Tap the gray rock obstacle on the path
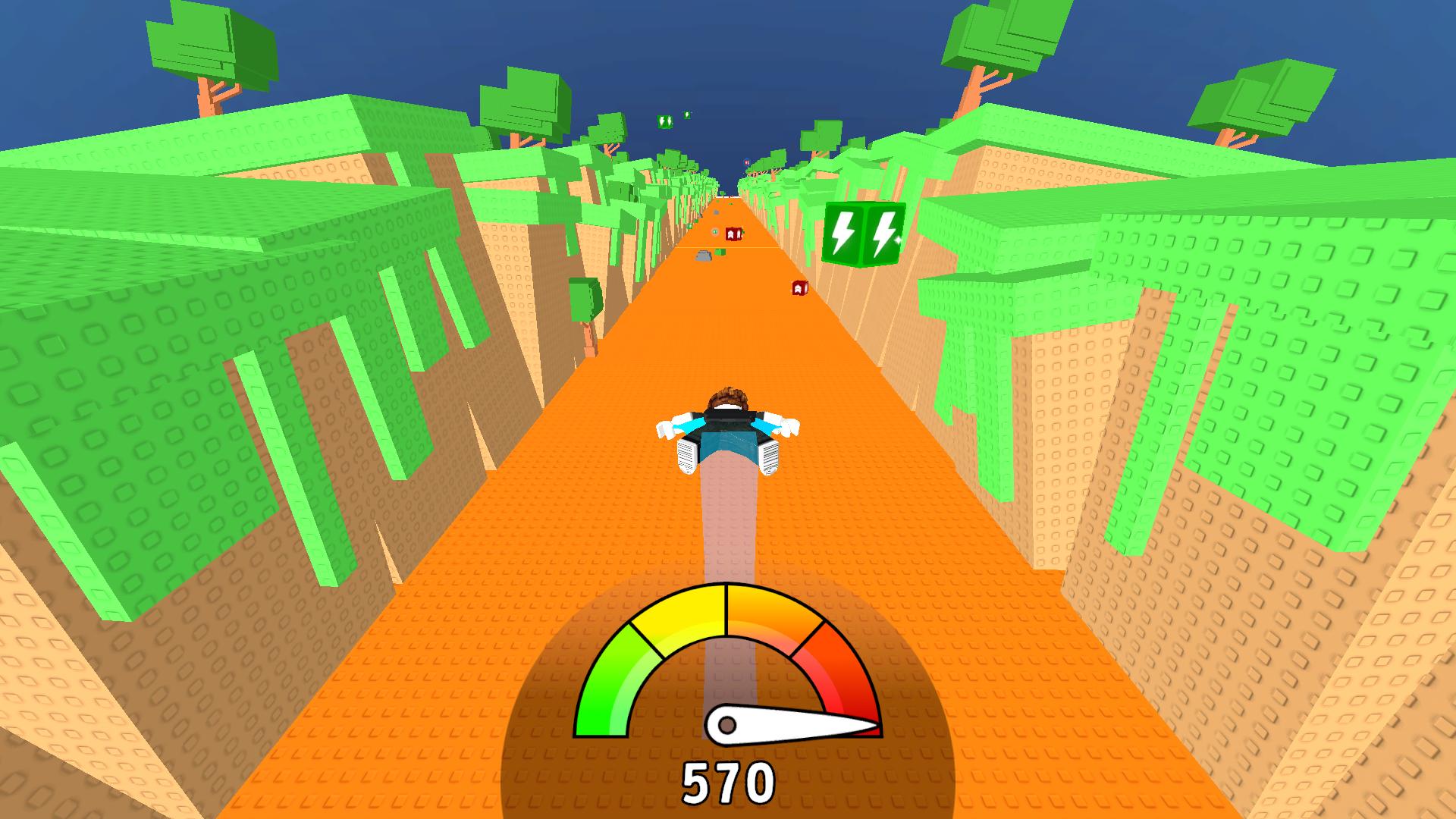Screen dimensions: 1456x819 coord(704,256)
